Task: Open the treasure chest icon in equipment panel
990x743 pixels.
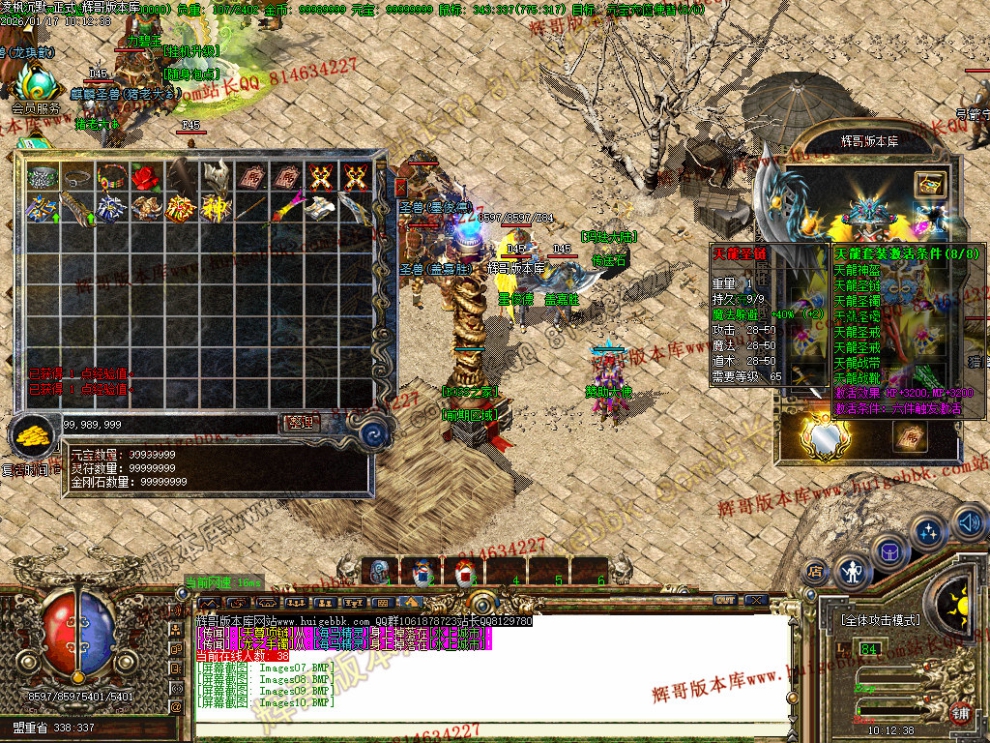Action: click(930, 184)
